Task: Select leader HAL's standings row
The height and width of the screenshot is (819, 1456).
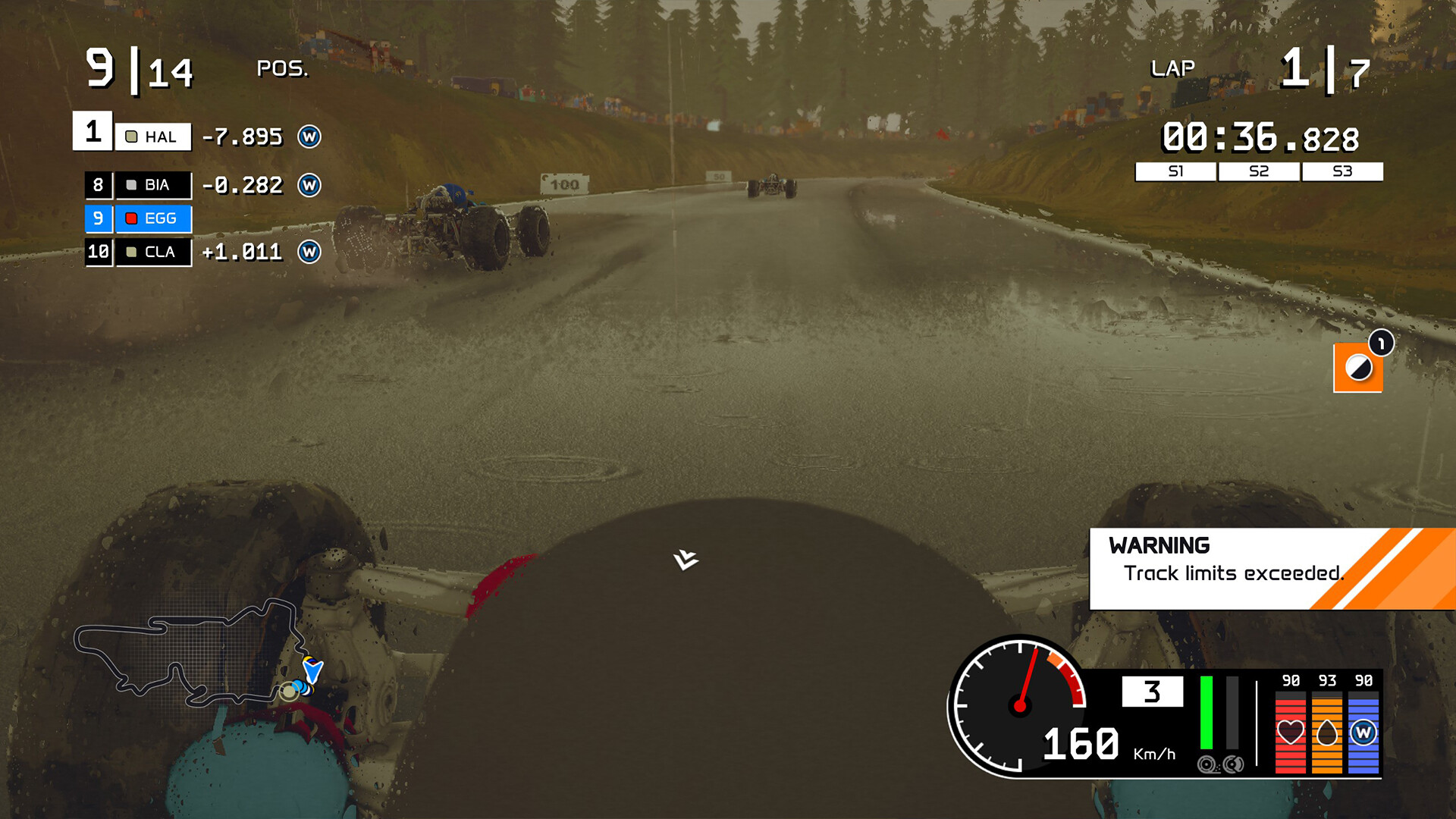Action: [152, 136]
